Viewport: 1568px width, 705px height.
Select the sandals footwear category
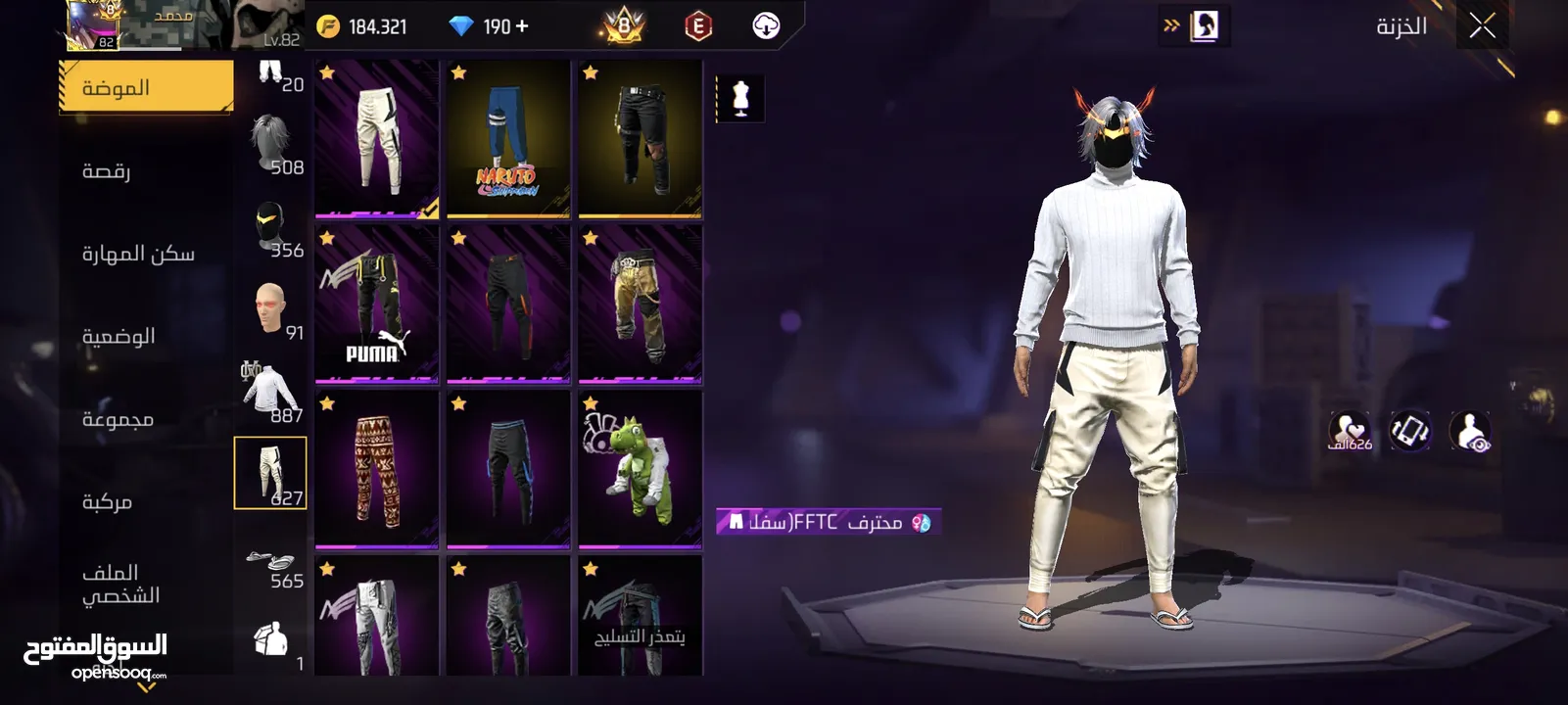coord(269,560)
